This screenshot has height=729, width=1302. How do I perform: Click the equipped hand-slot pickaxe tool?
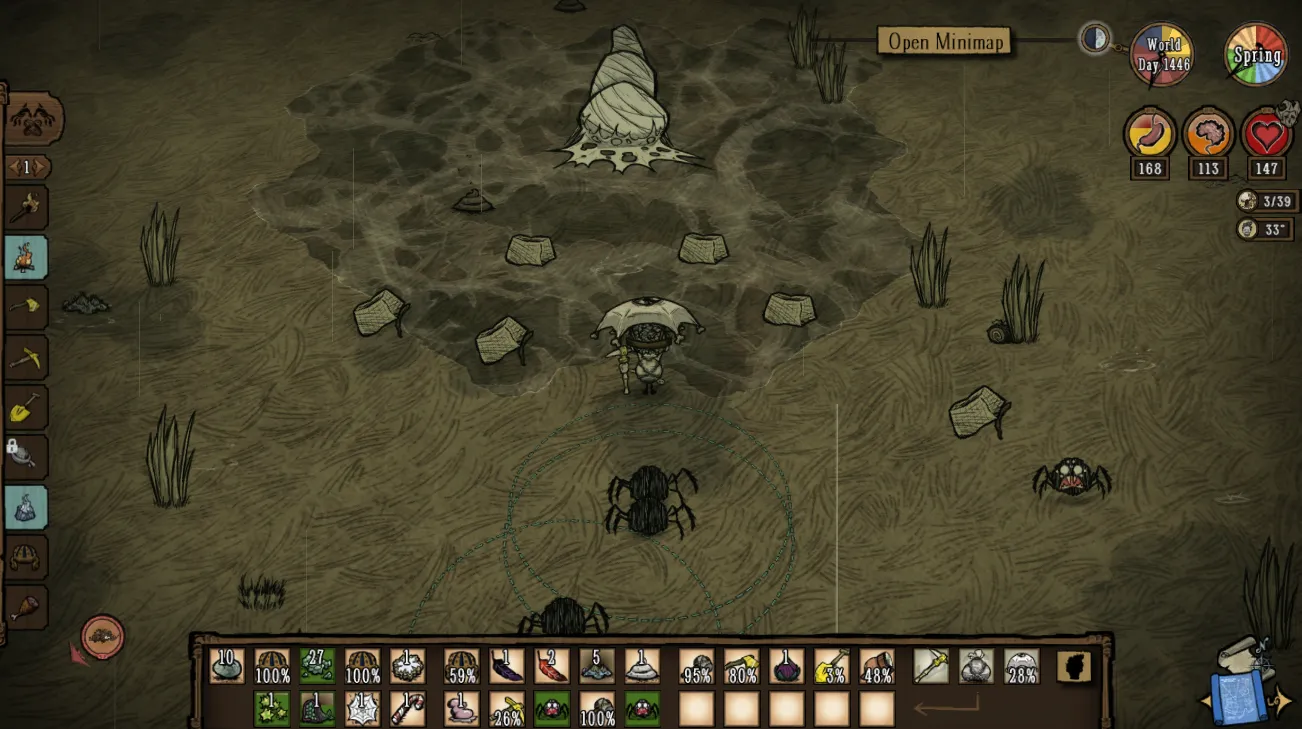pyautogui.click(x=931, y=666)
